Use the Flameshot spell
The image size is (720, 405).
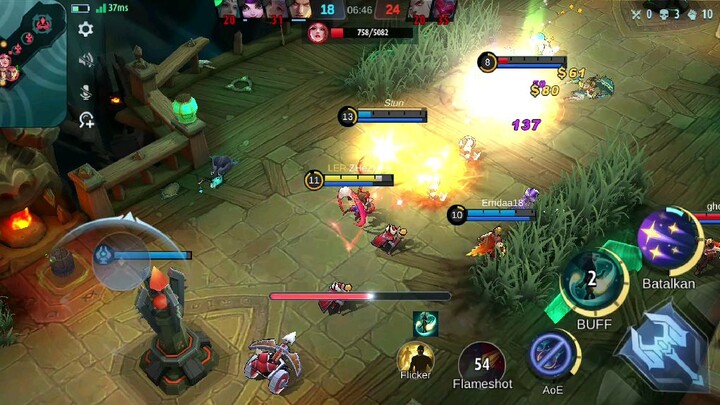click(x=482, y=362)
